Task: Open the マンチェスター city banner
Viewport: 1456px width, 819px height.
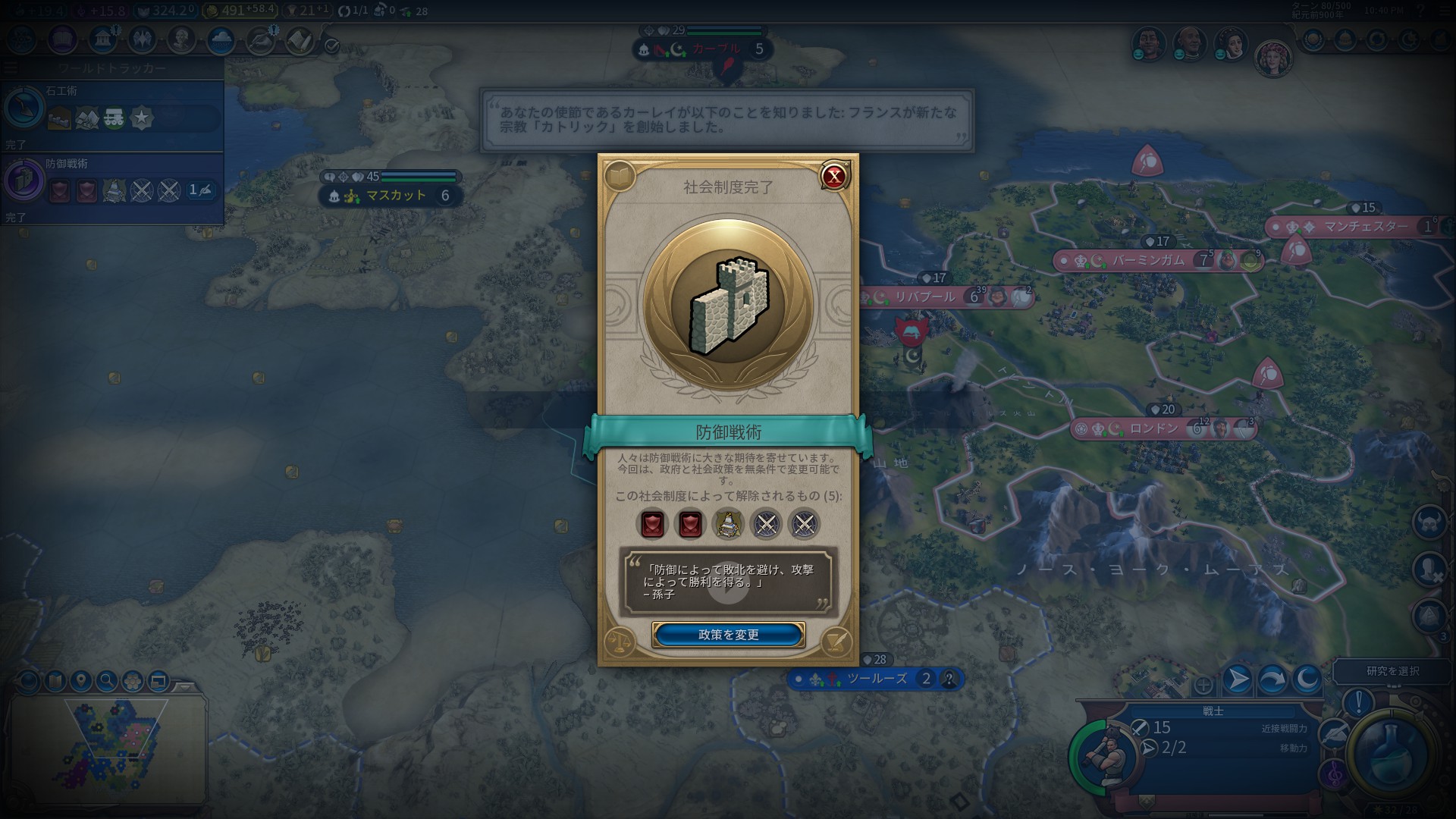Action: 1365,227
